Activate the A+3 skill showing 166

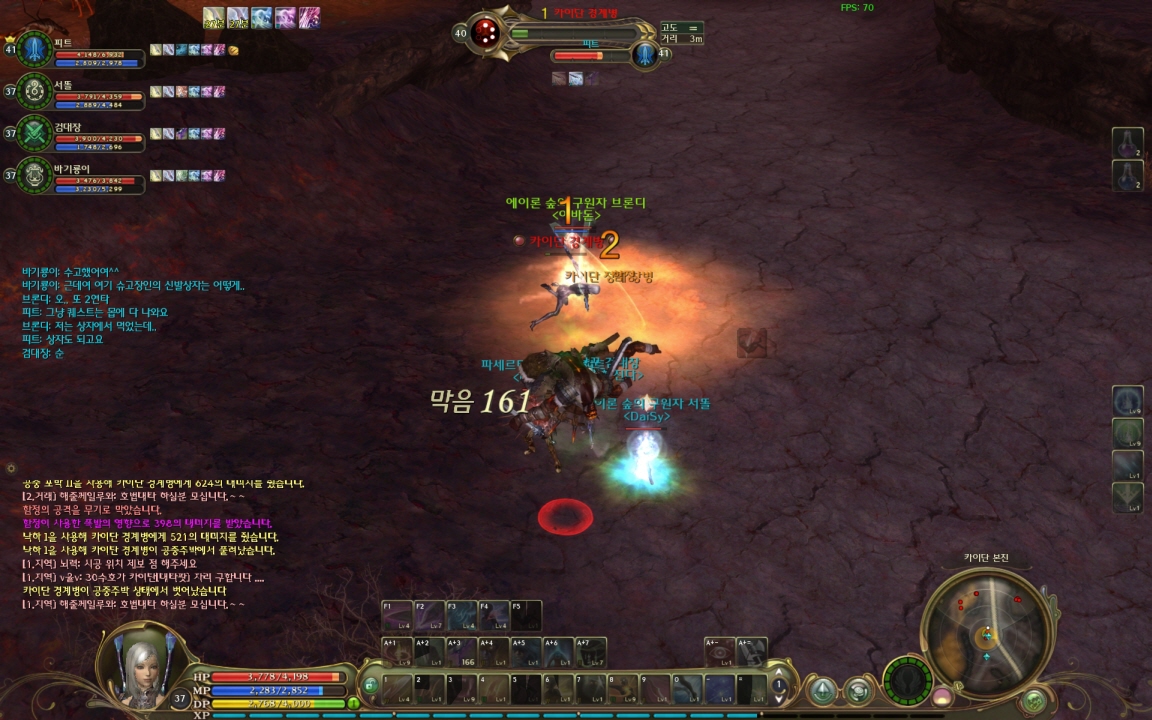(461, 653)
